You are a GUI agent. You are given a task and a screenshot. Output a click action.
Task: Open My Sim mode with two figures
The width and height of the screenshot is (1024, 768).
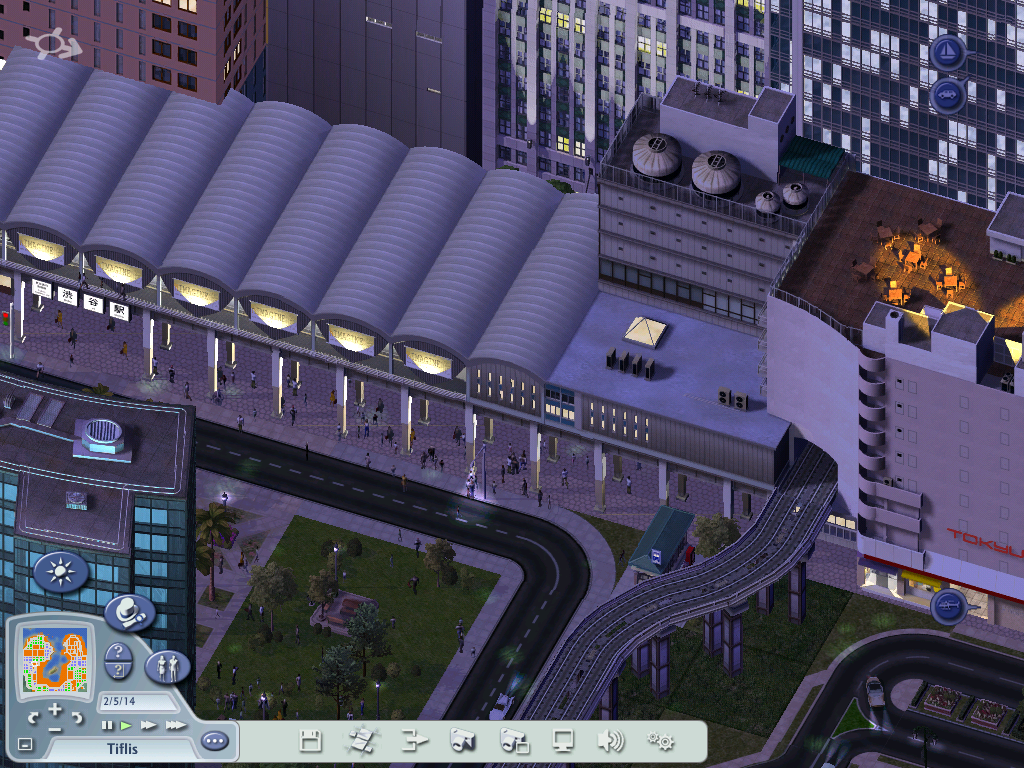[x=167, y=666]
